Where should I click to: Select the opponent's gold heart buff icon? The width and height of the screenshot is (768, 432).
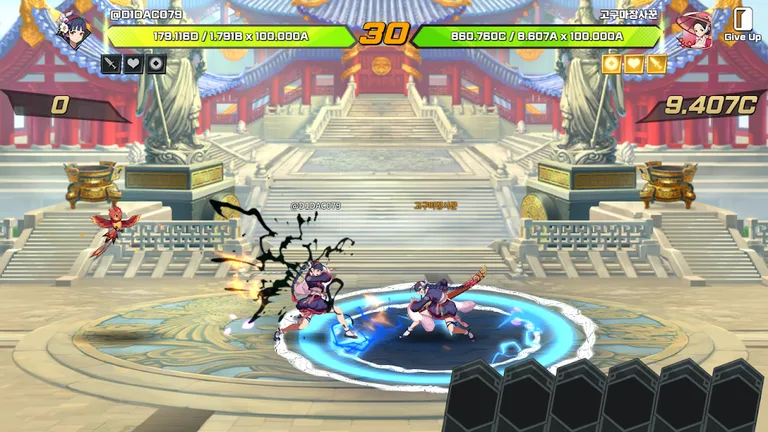634,64
